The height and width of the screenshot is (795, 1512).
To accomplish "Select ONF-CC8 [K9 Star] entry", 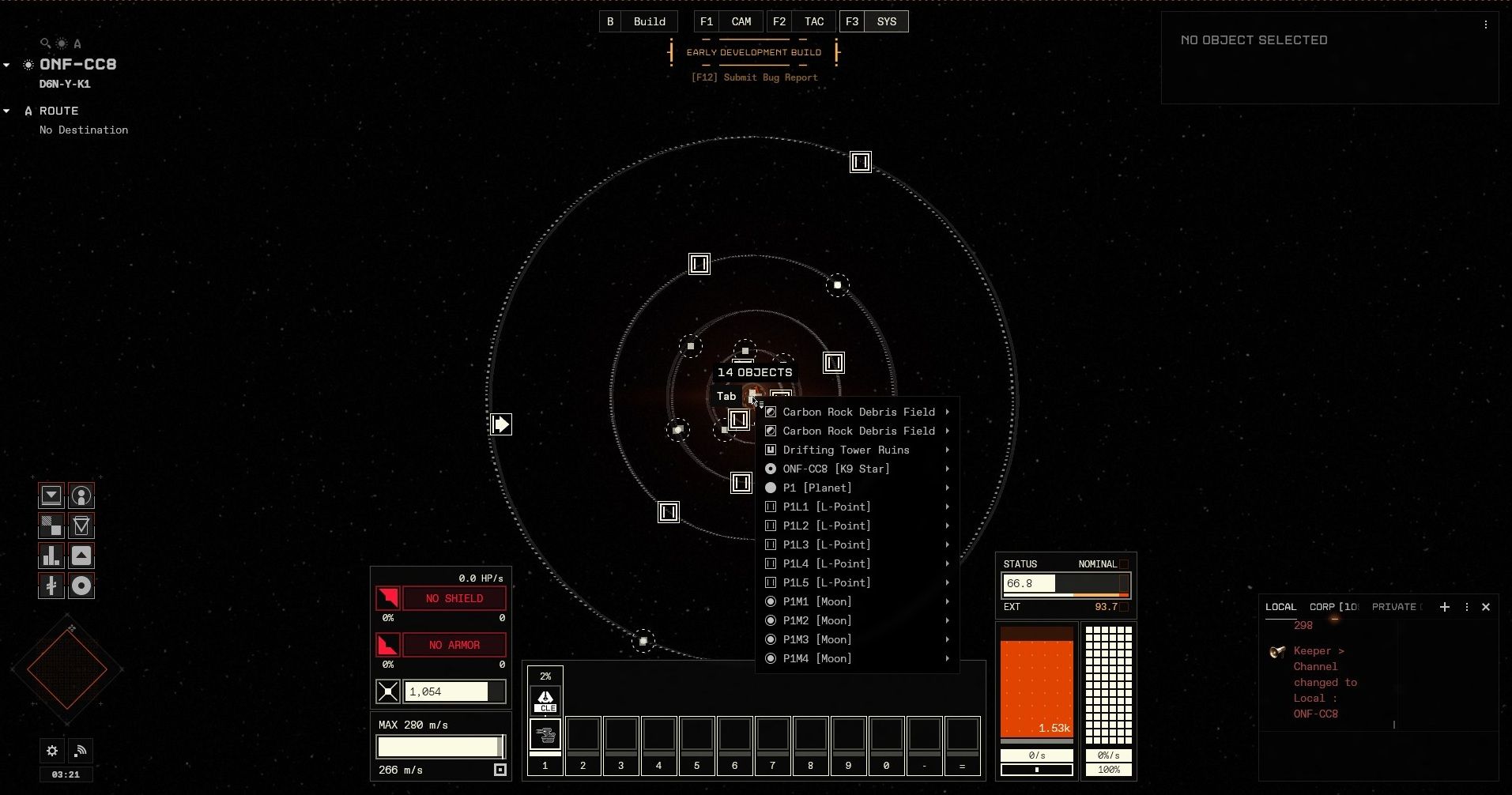I will point(835,469).
